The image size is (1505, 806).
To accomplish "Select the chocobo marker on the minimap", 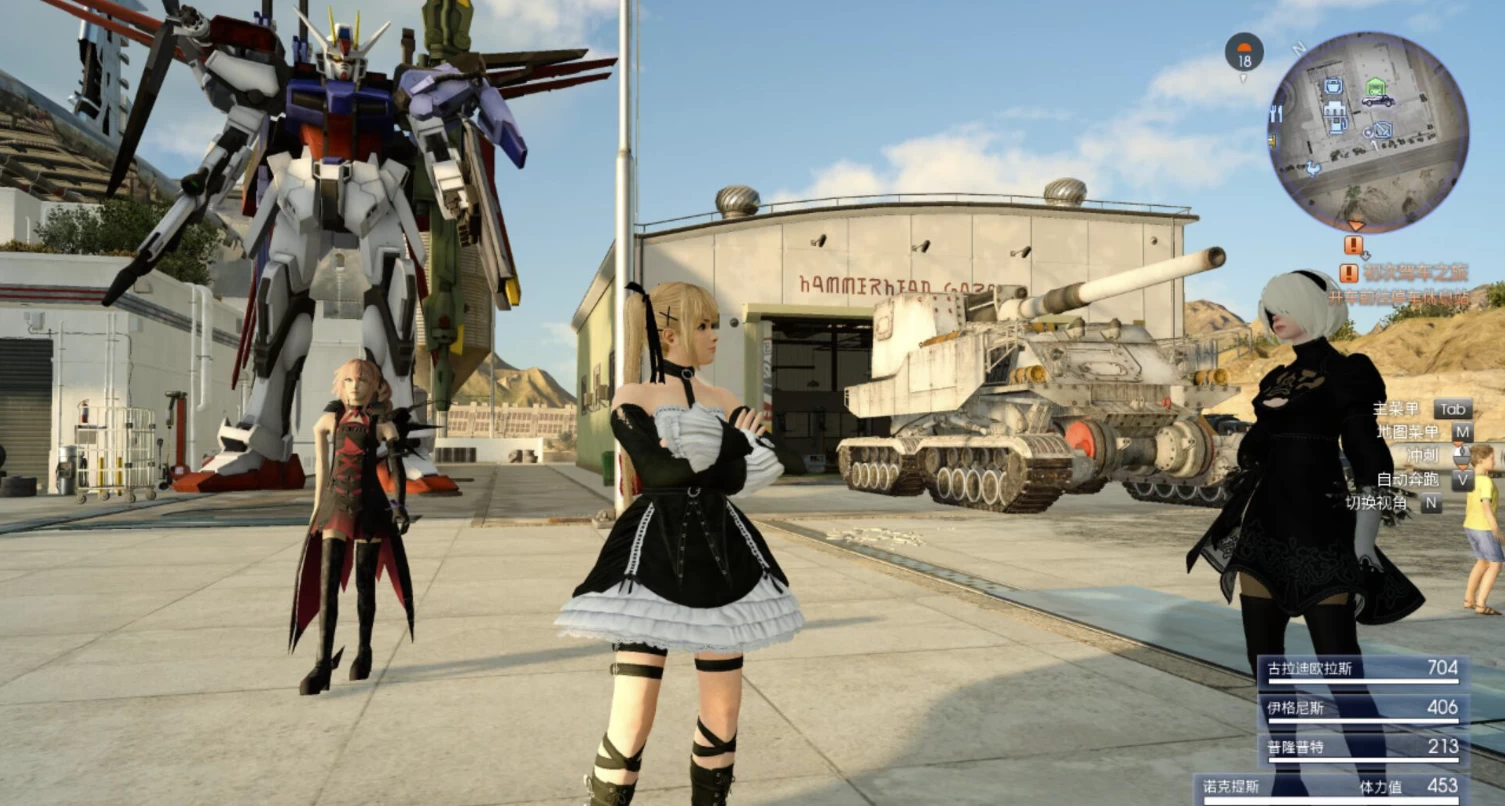I will click(1314, 168).
